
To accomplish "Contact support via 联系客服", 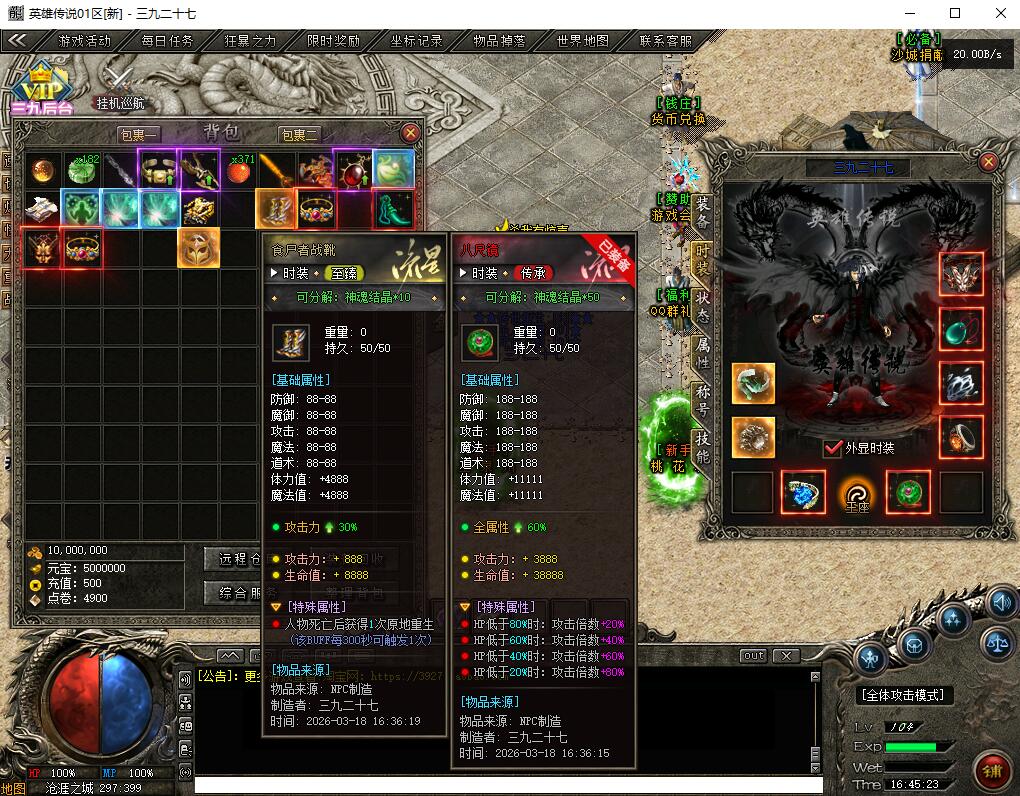I will [x=666, y=41].
